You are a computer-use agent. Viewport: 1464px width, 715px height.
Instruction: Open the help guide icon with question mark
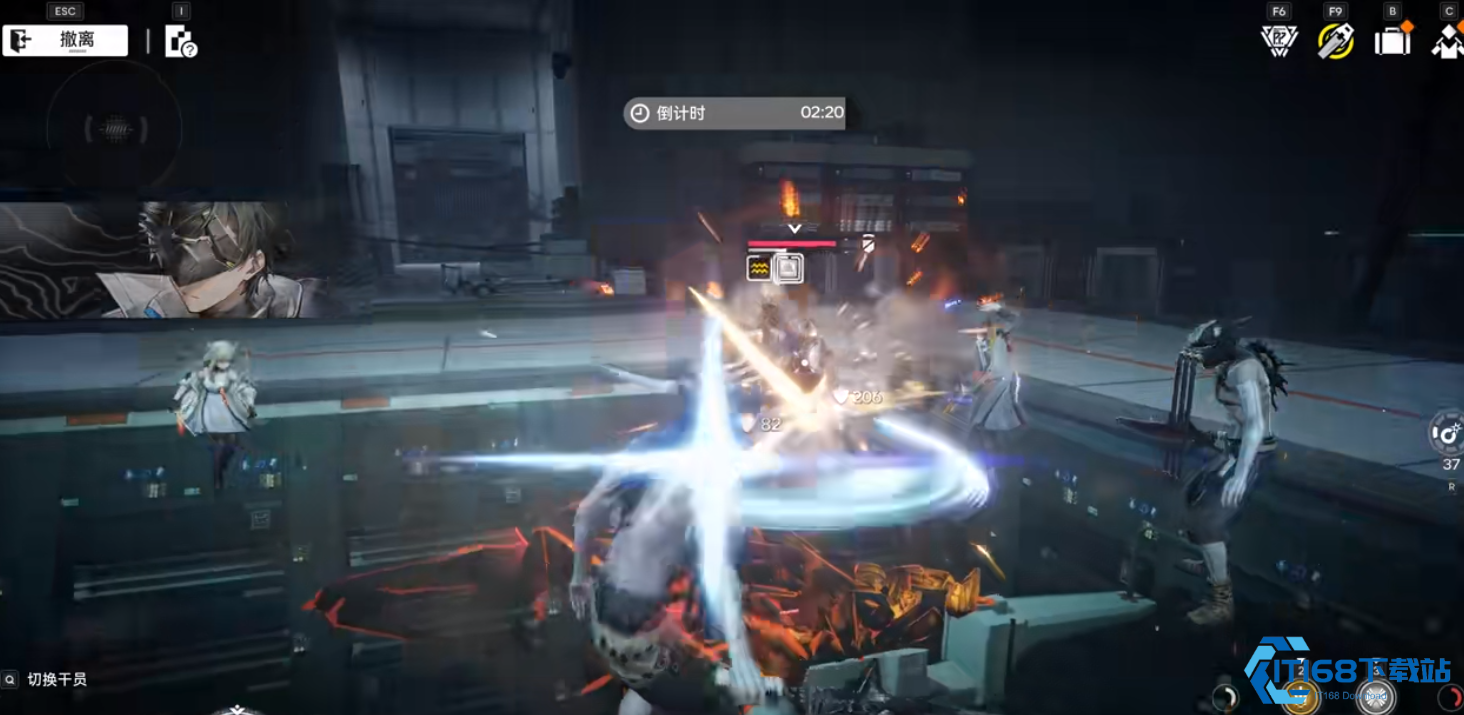[x=180, y=42]
